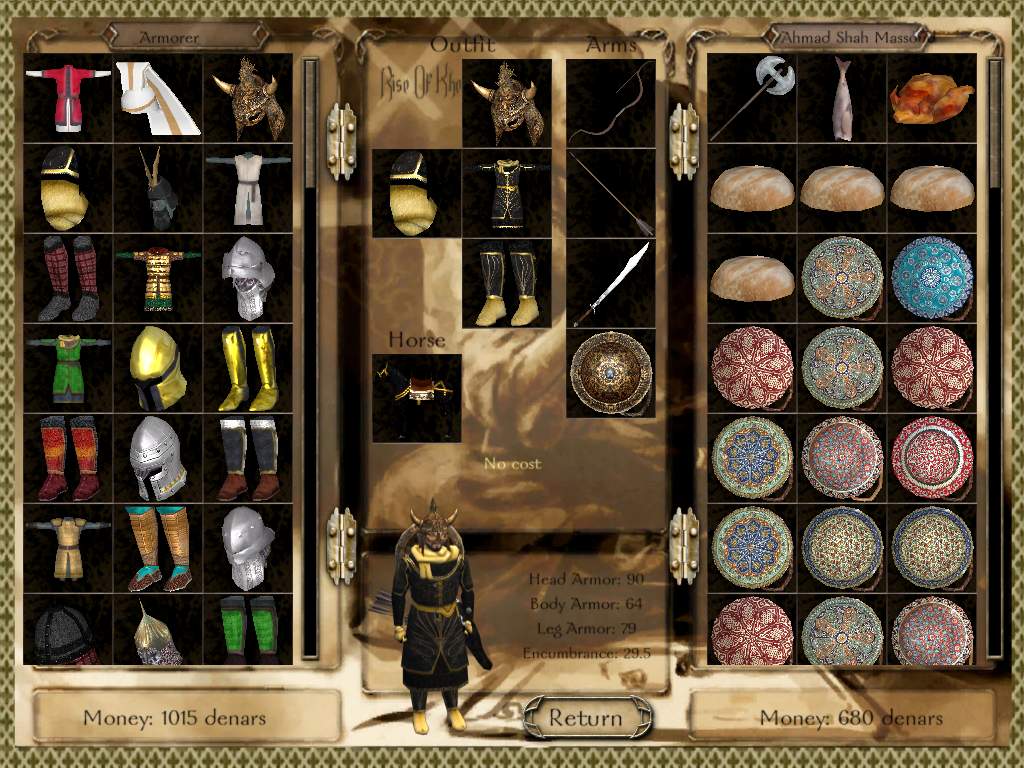This screenshot has width=1024, height=768.
Task: Select the golden plate boots
Action: [x=248, y=368]
